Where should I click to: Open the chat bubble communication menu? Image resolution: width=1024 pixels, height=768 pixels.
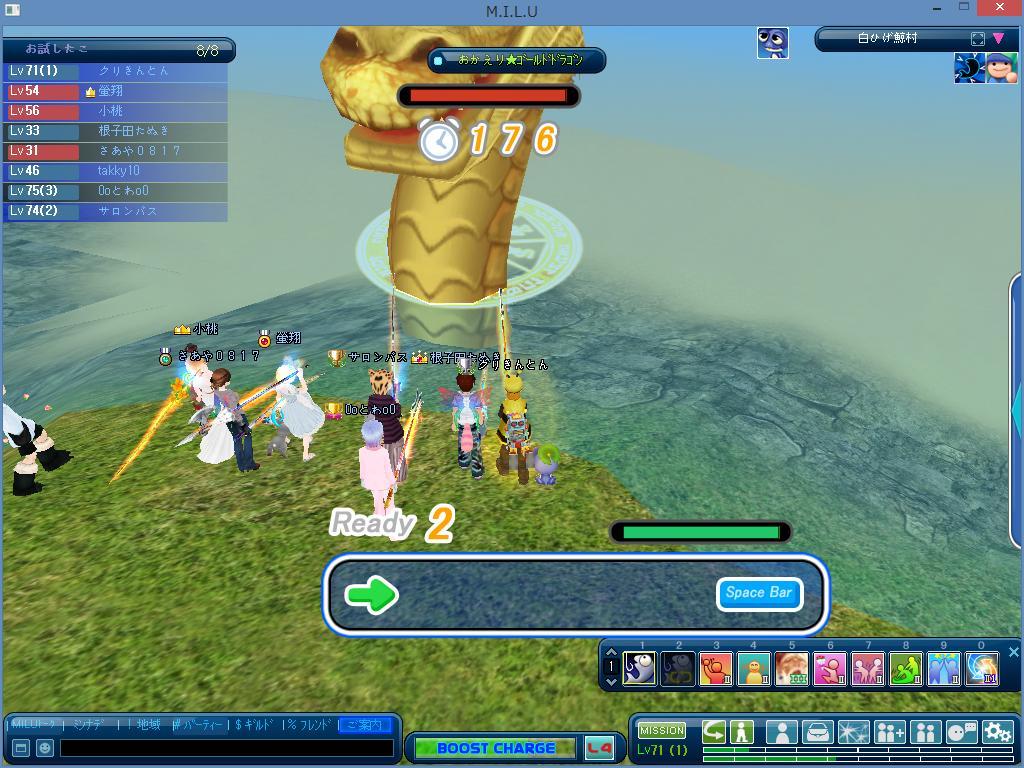pos(961,732)
